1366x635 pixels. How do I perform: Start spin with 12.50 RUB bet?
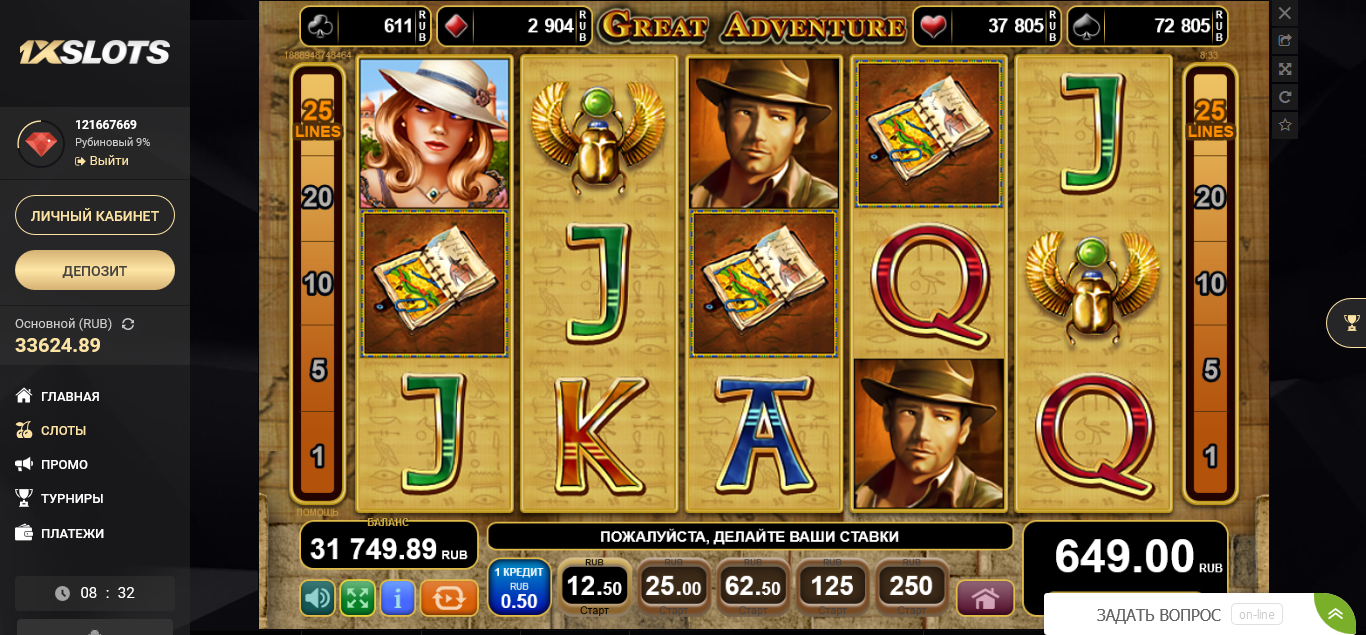[x=594, y=587]
